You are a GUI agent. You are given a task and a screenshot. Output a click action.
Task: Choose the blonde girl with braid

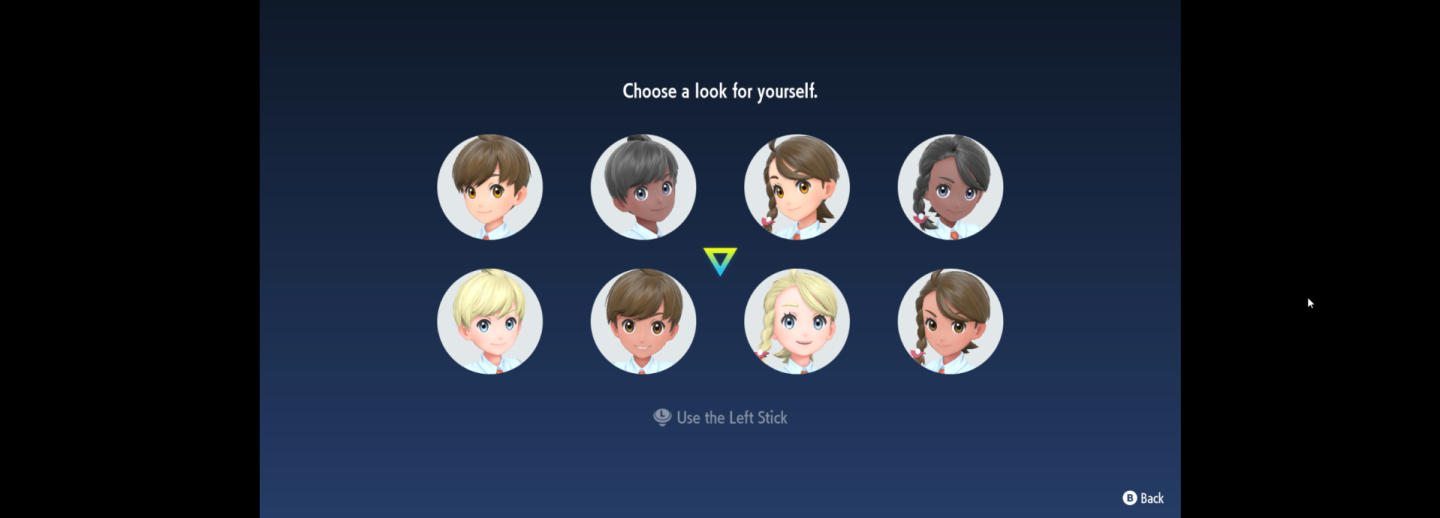point(797,321)
